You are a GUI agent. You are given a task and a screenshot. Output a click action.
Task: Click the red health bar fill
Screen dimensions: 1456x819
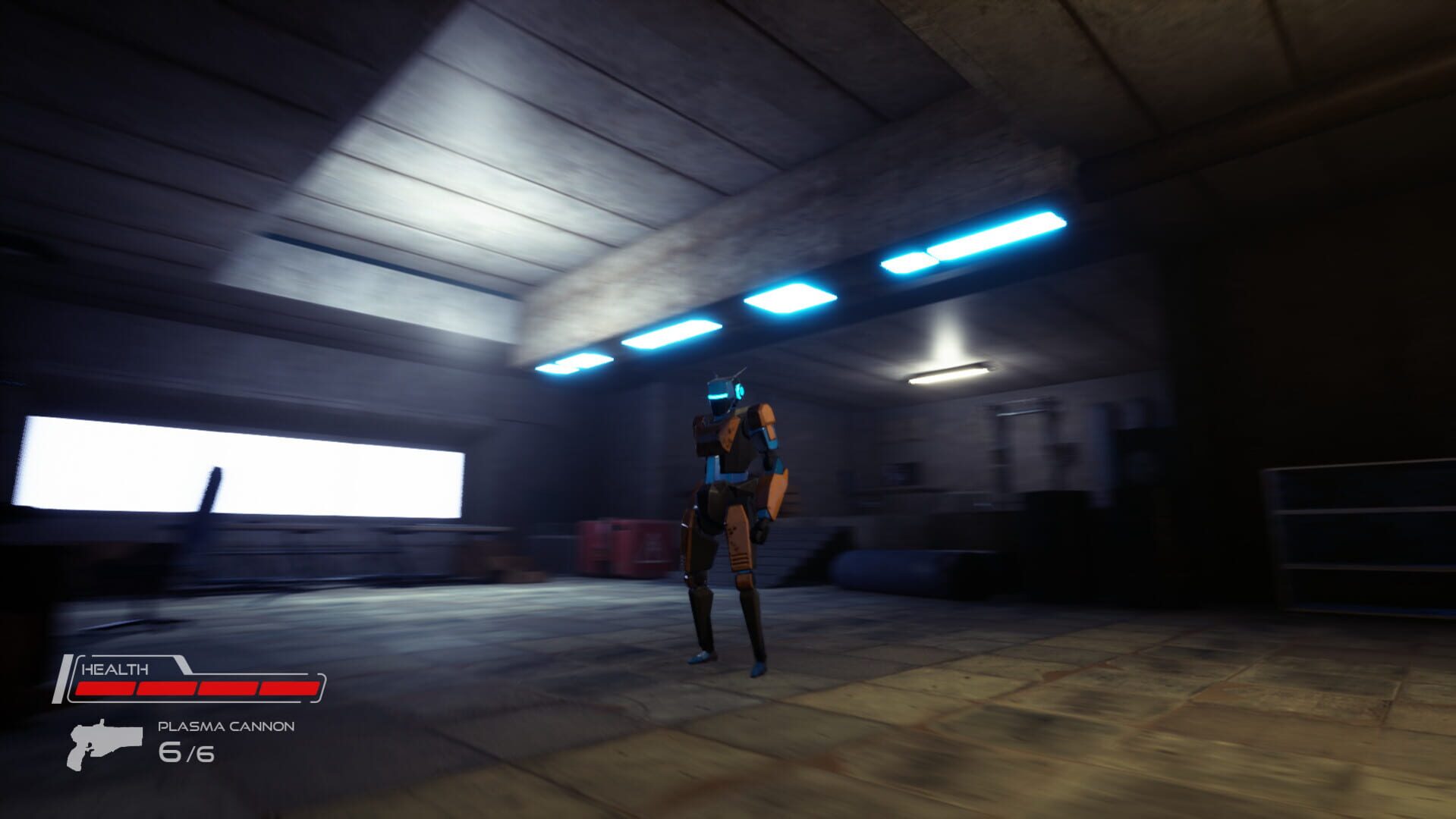click(x=197, y=687)
